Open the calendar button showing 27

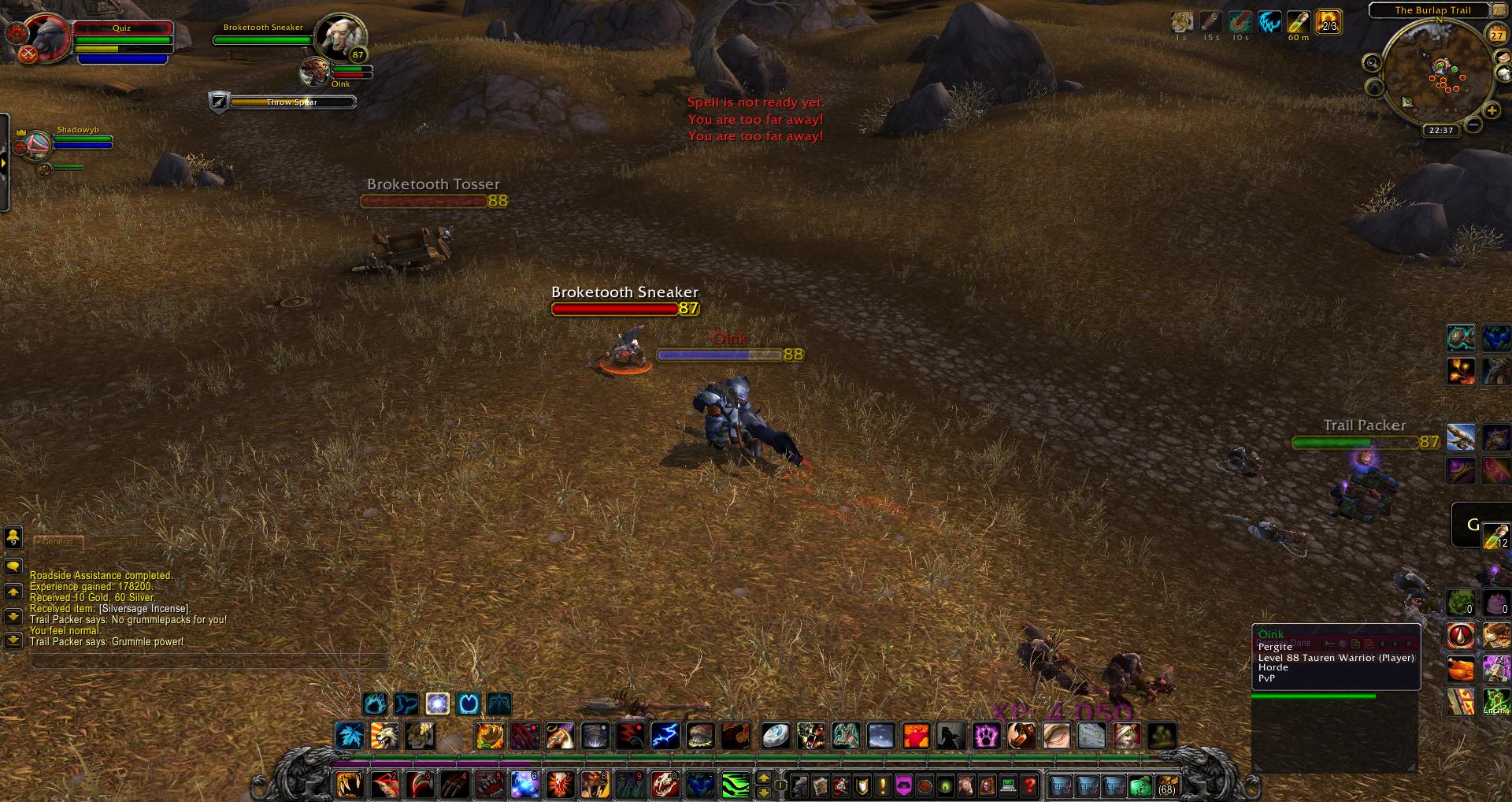pos(1497,35)
